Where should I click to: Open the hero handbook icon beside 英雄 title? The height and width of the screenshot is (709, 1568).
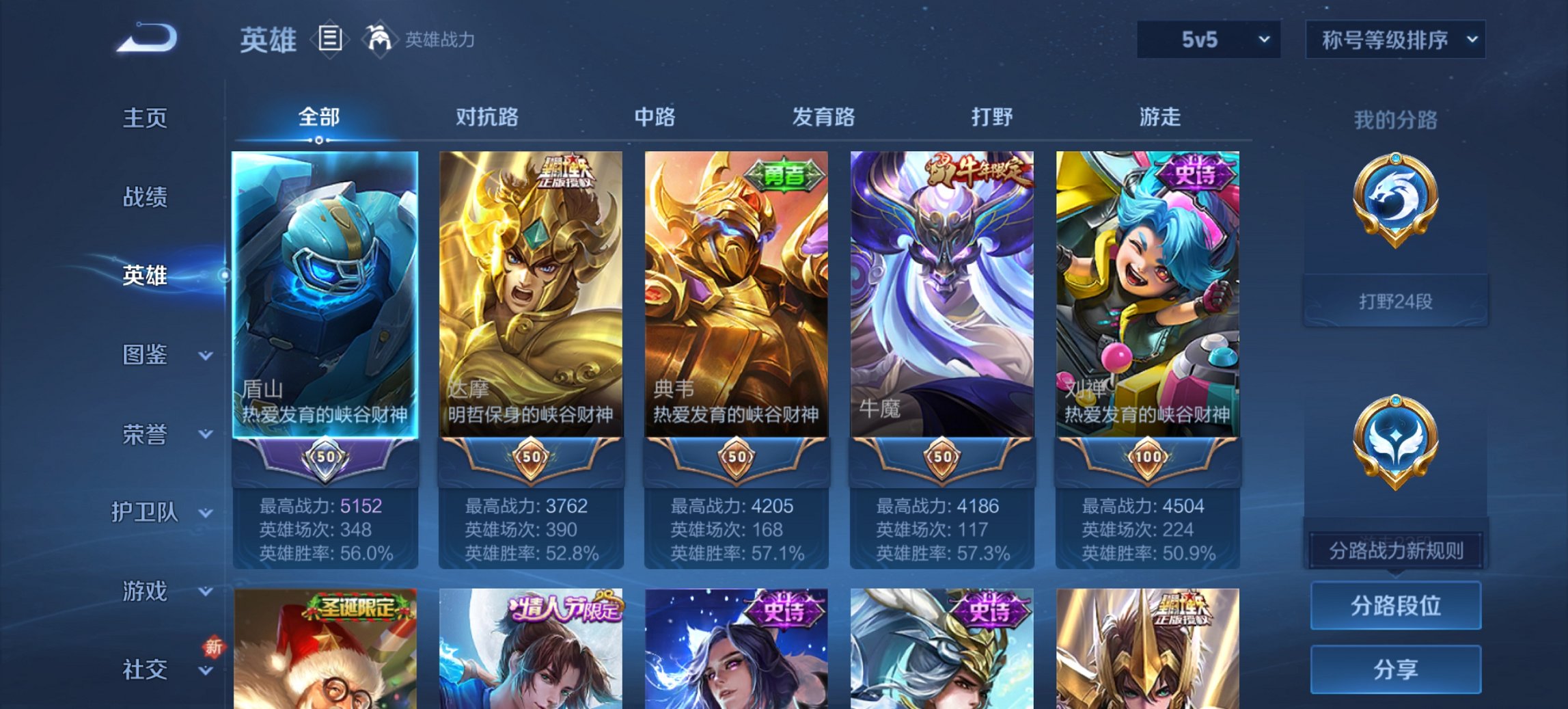pos(331,40)
